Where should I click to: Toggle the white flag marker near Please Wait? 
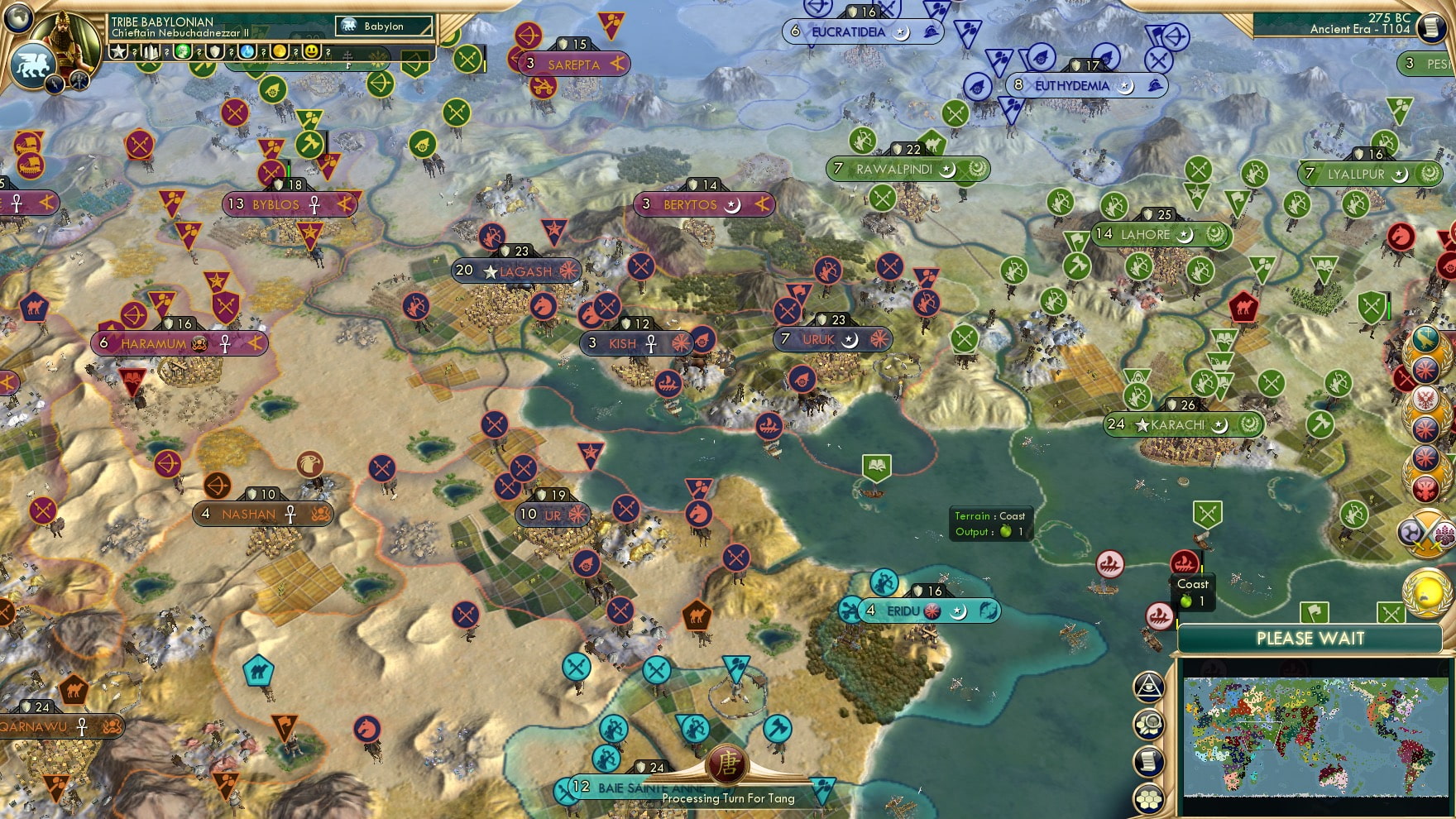coord(1314,612)
